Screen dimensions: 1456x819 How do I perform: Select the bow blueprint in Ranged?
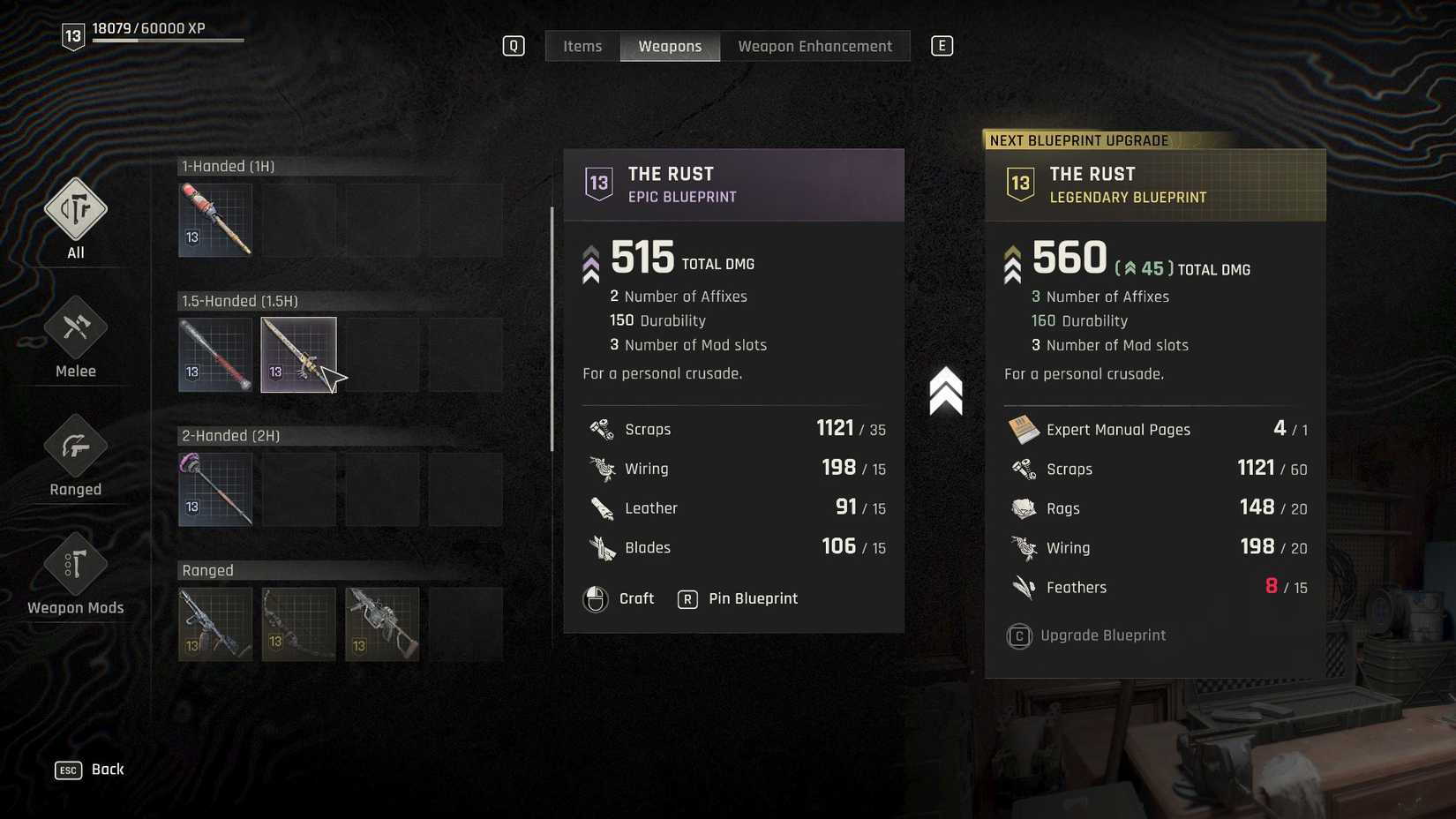pos(298,625)
